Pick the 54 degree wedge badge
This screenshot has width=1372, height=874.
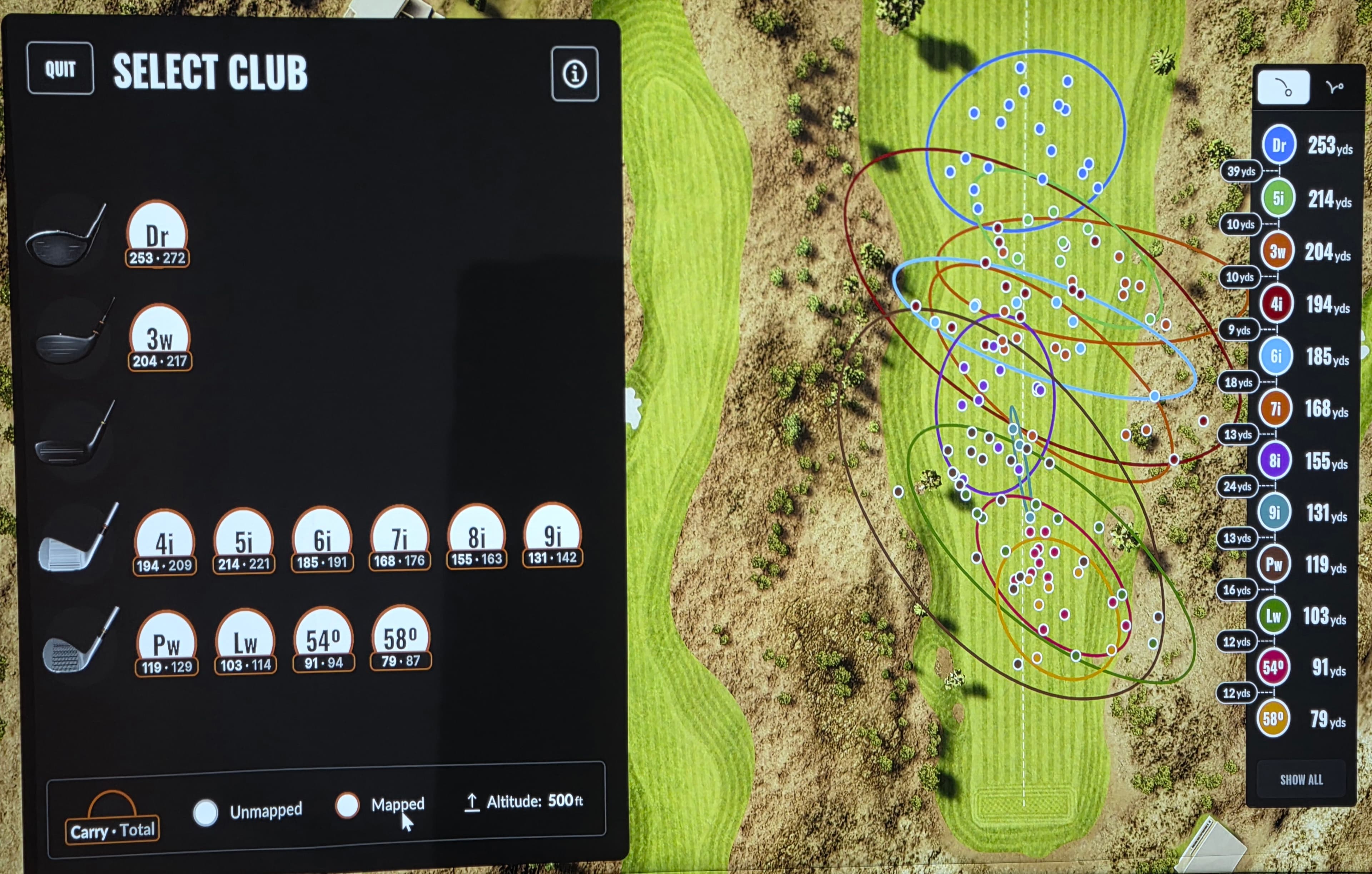pyautogui.click(x=323, y=640)
